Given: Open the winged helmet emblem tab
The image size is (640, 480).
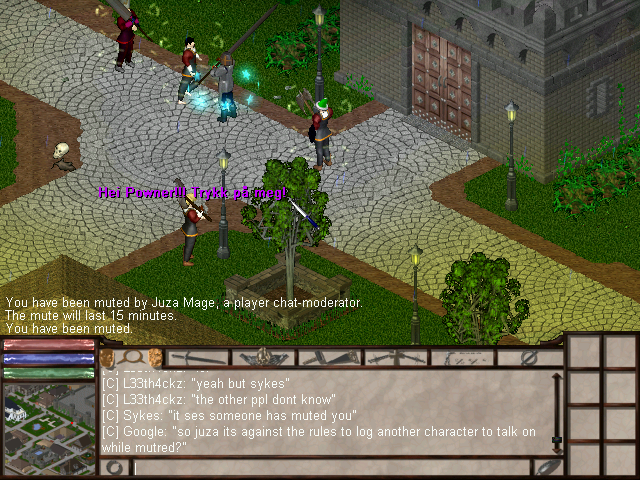Looking at the screenshot, I should 264,358.
